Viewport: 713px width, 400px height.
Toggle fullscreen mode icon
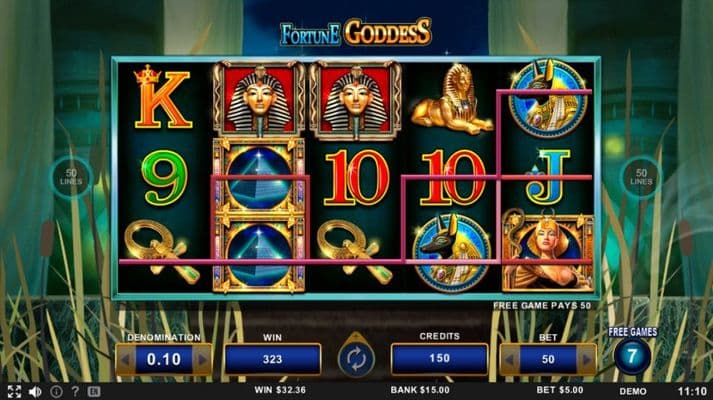click(14, 391)
